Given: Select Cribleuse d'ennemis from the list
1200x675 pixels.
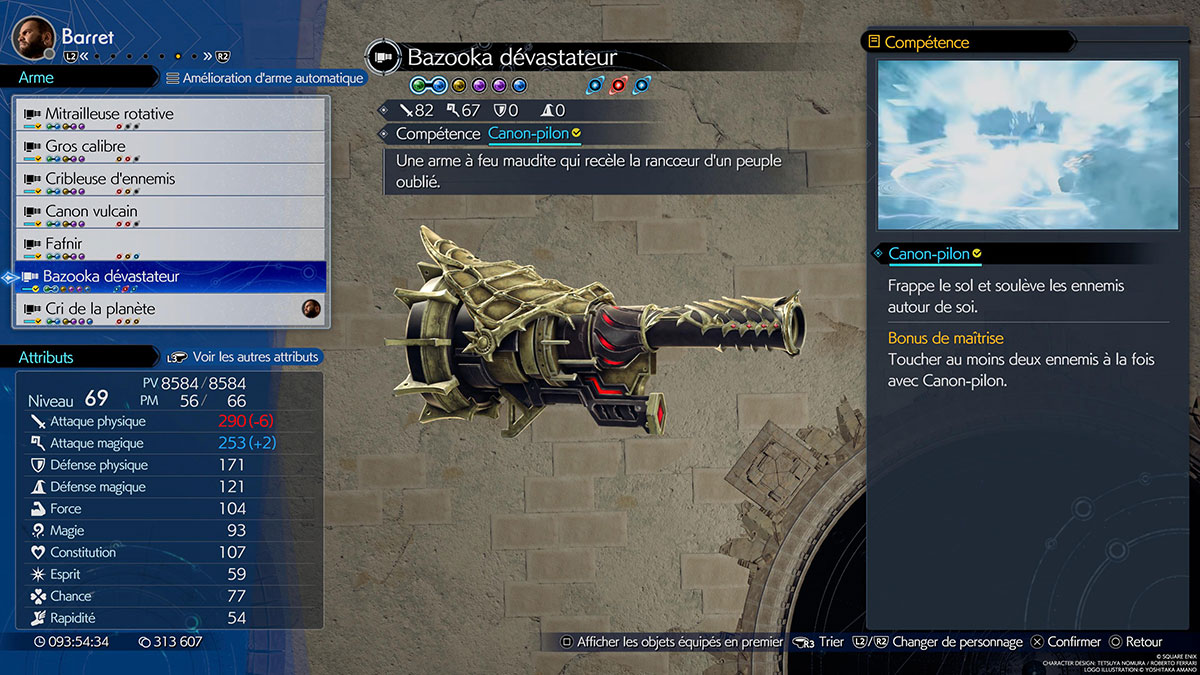Looking at the screenshot, I should (170, 180).
